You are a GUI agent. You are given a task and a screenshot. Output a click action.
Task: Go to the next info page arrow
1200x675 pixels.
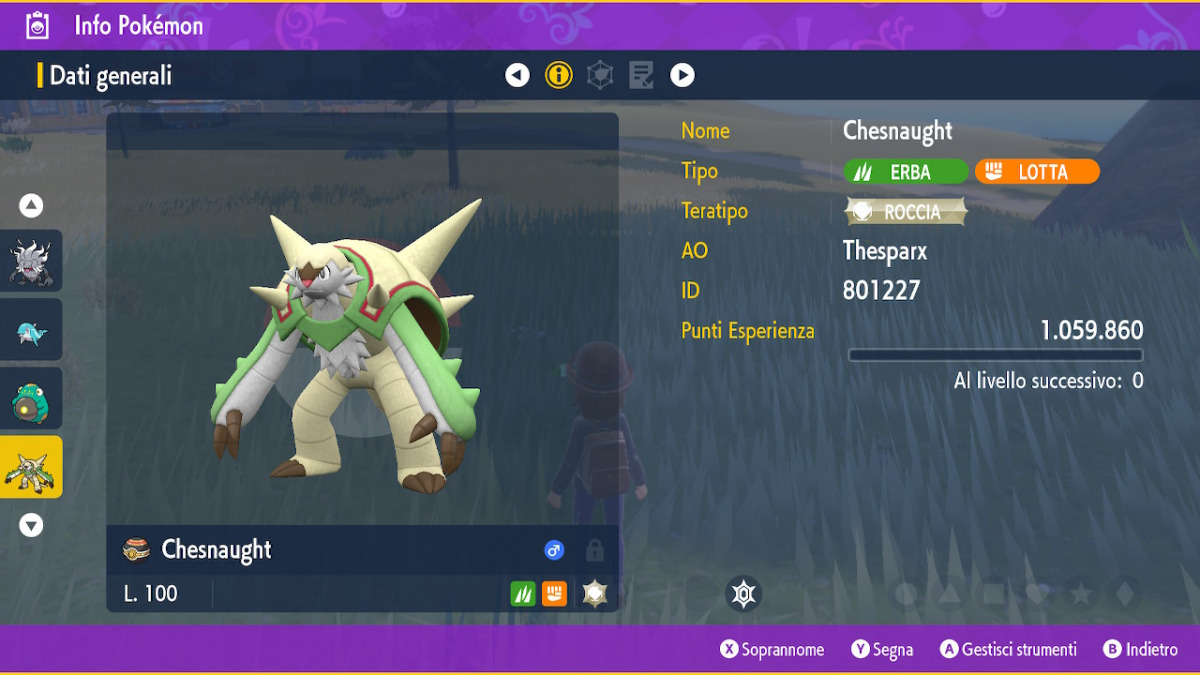point(682,75)
